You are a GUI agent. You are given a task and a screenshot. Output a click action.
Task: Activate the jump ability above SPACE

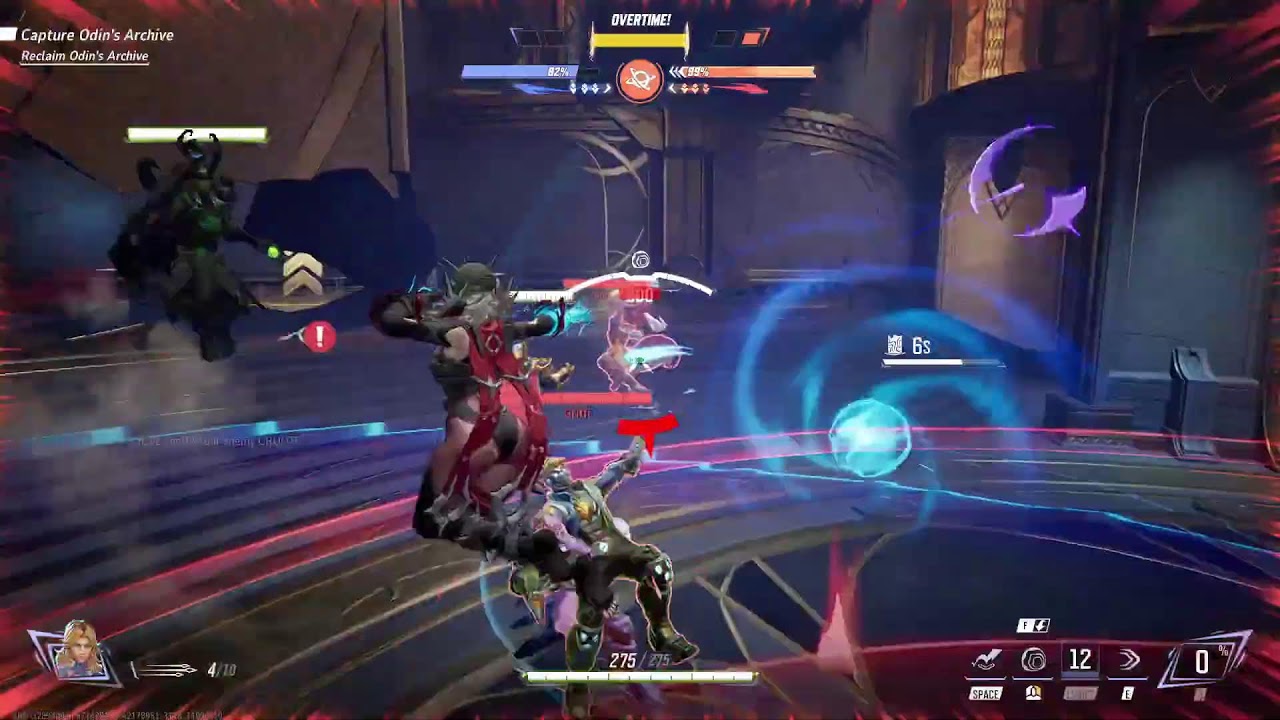point(986,661)
